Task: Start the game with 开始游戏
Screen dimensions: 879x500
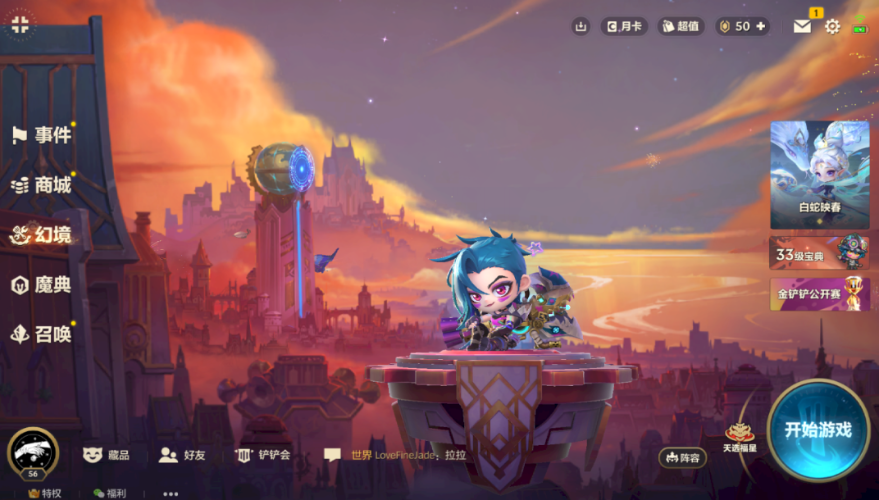Action: coord(817,430)
